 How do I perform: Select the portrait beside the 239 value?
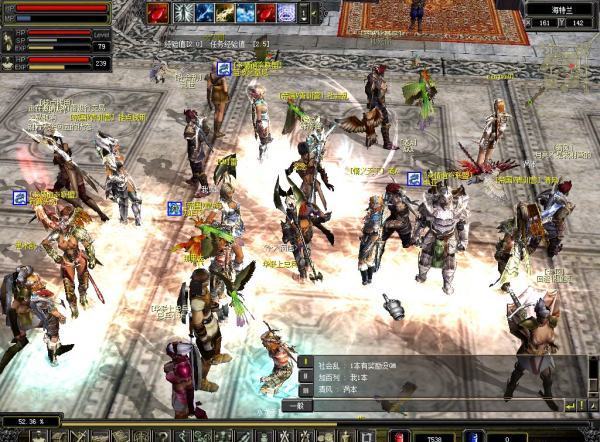click(x=8, y=62)
